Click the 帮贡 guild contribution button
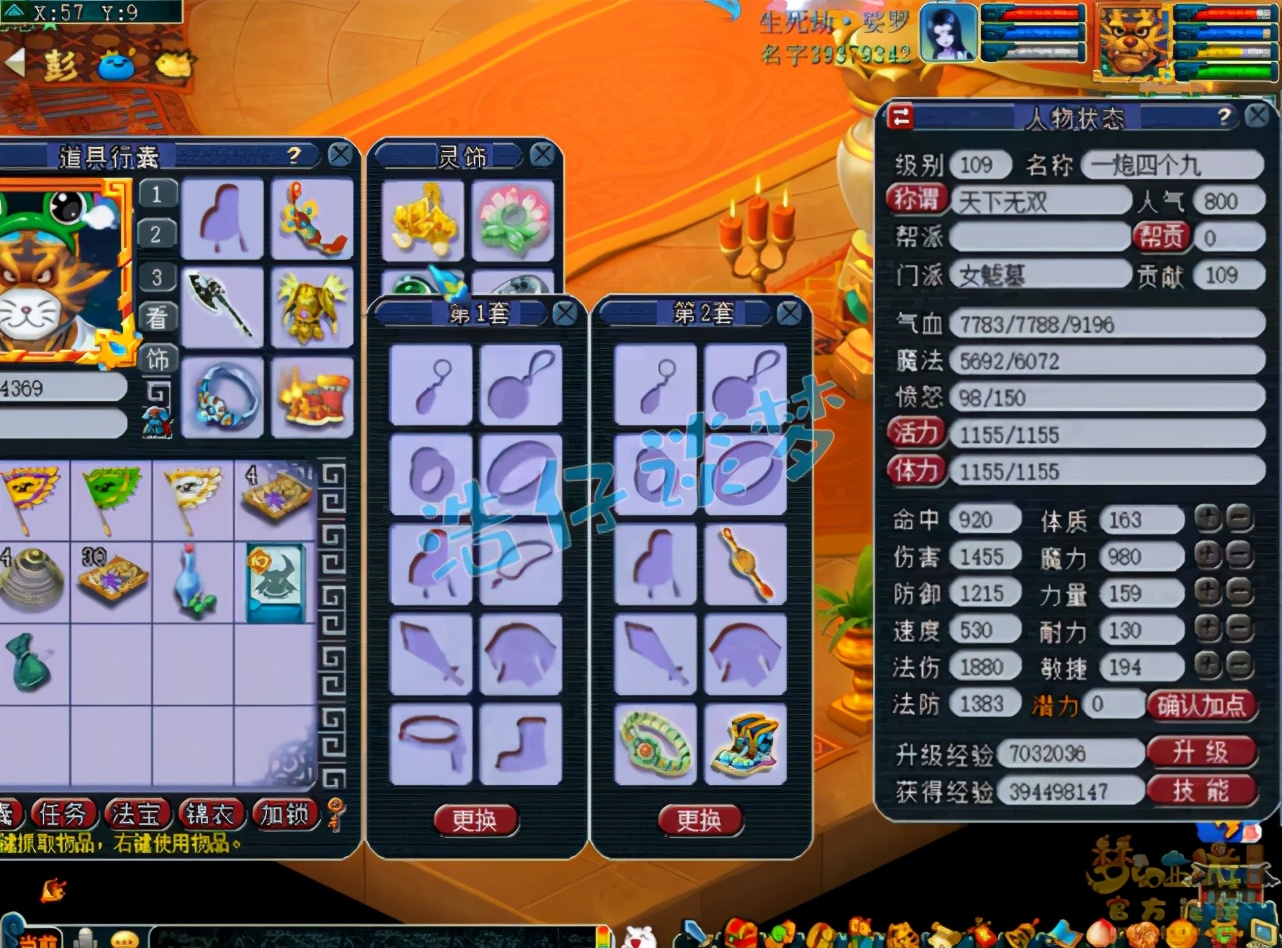Image resolution: width=1282 pixels, height=948 pixels. 1160,237
